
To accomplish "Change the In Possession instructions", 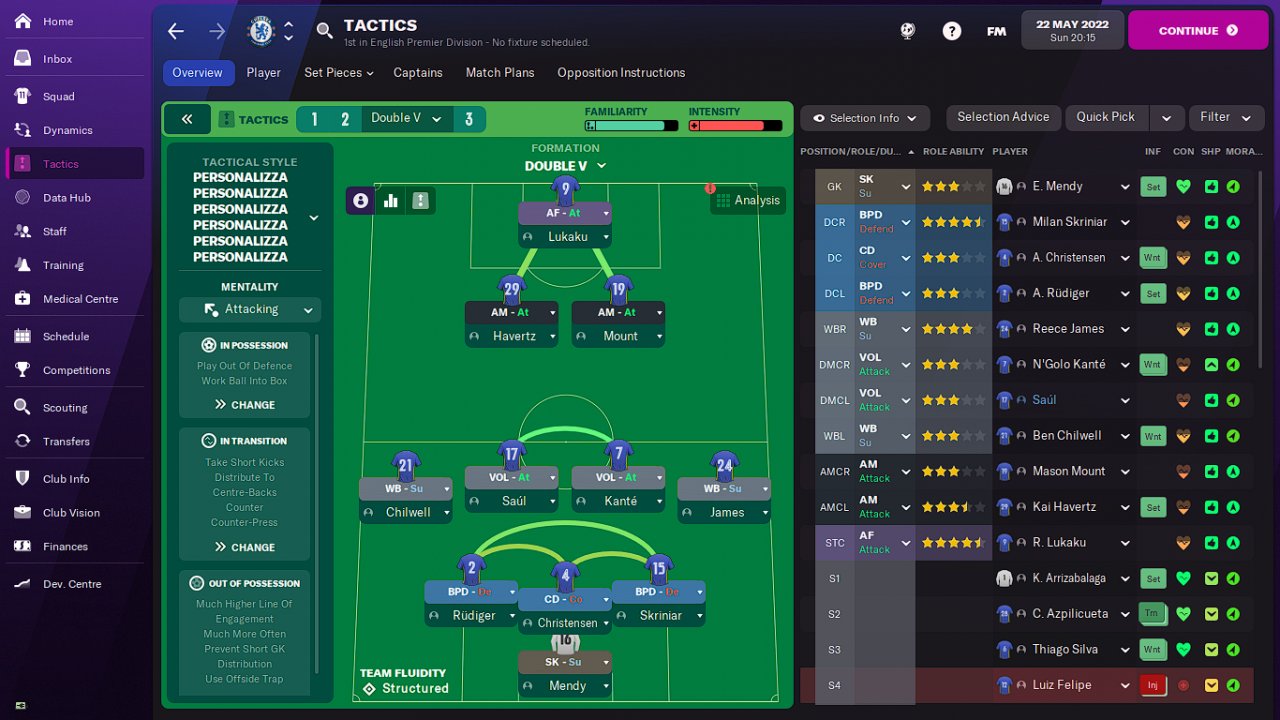I will (245, 405).
